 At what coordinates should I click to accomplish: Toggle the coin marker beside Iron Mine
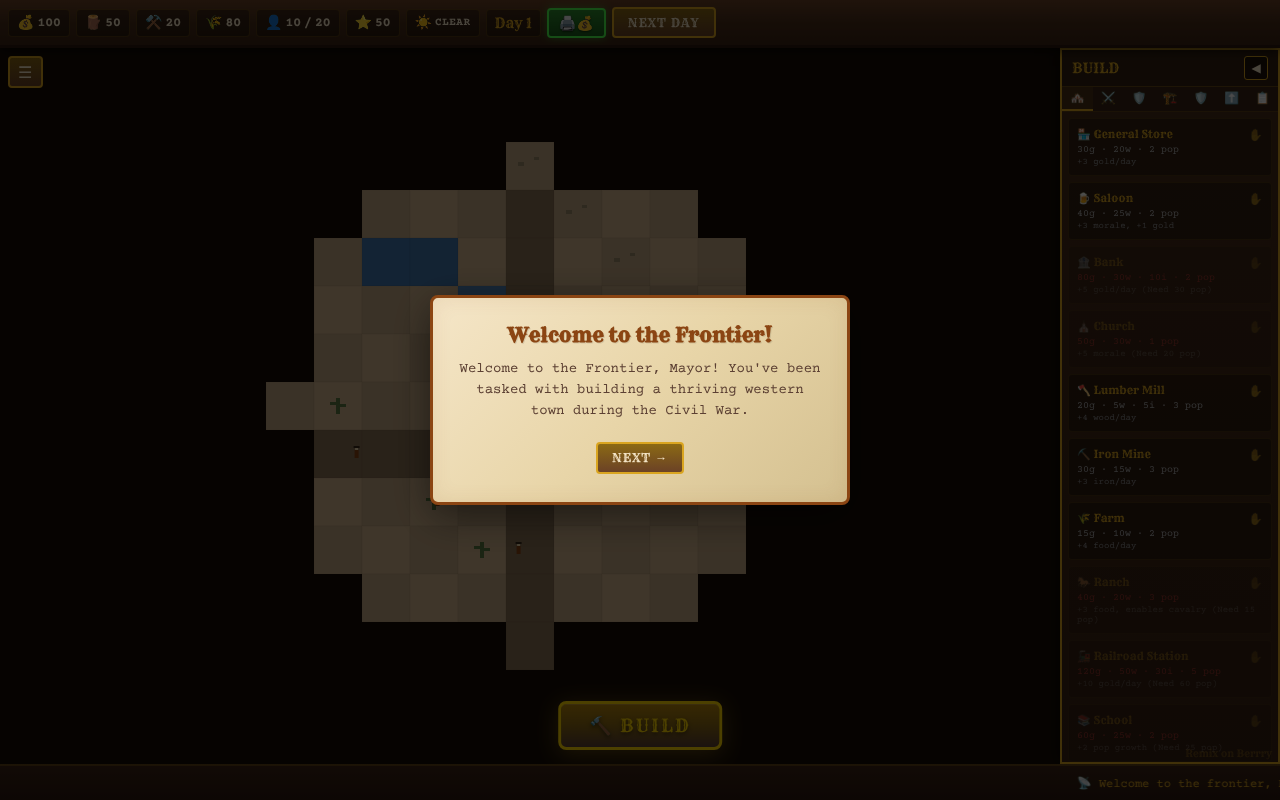[1255, 455]
